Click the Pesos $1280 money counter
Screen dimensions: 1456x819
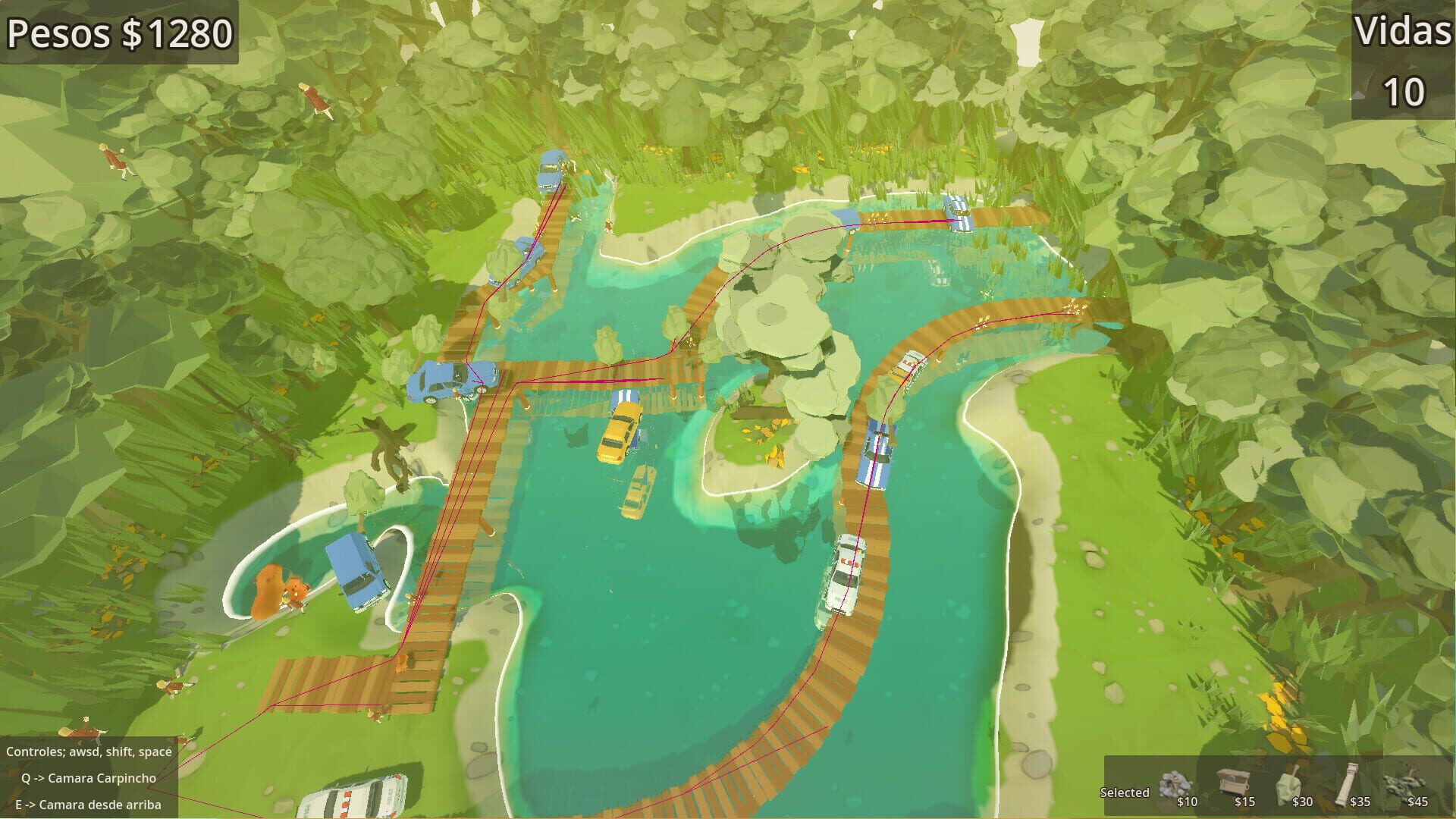[x=118, y=33]
